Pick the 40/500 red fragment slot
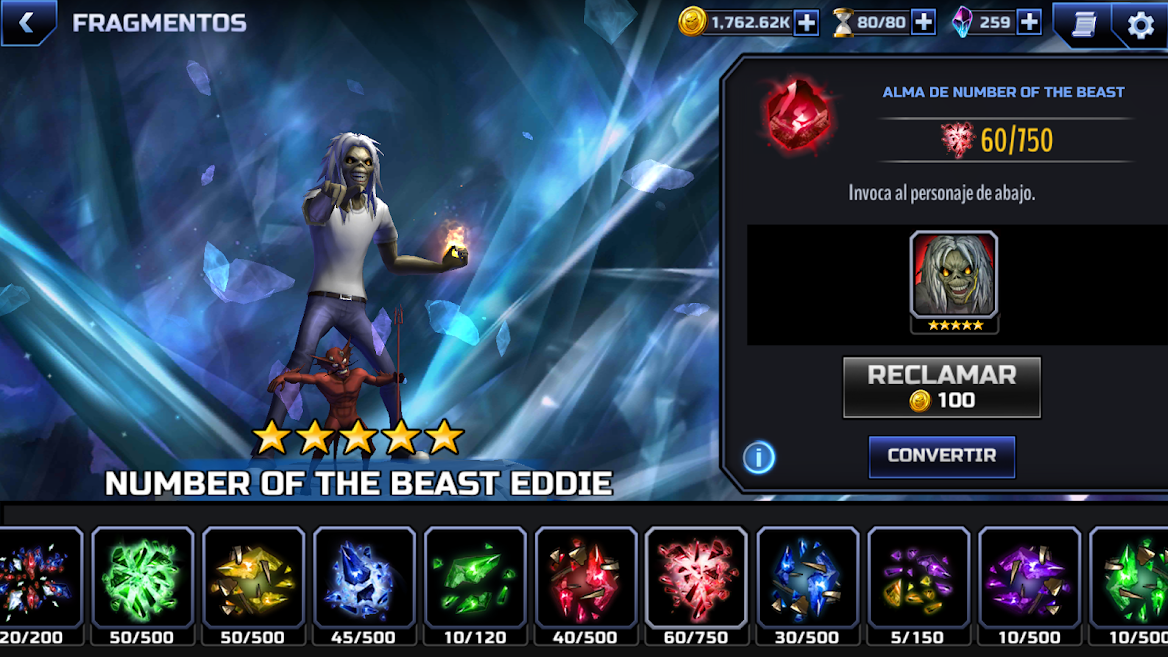Image resolution: width=1168 pixels, height=657 pixels. pyautogui.click(x=586, y=578)
